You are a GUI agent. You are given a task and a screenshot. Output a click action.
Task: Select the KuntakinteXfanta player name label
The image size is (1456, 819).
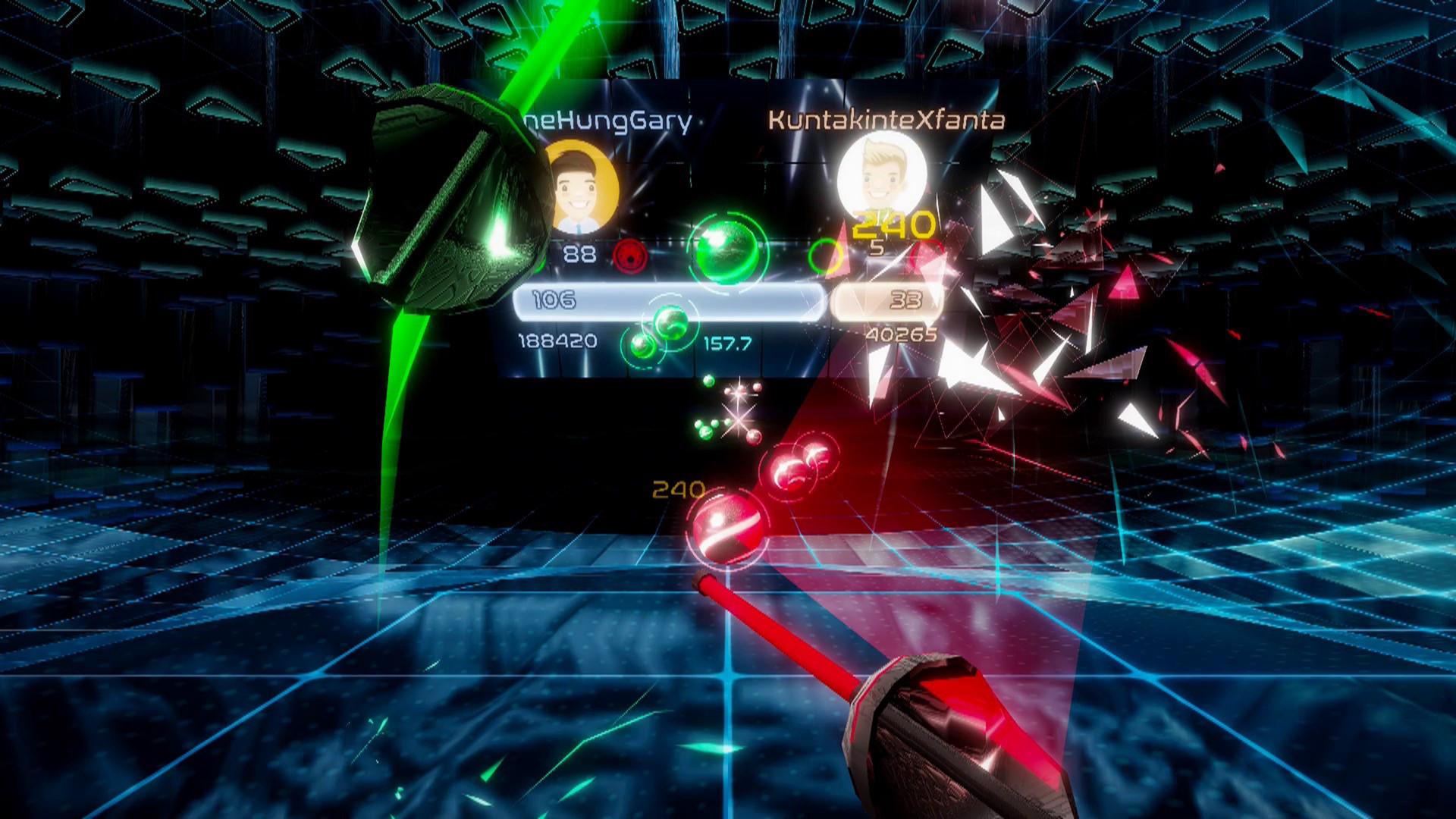pyautogui.click(x=884, y=118)
